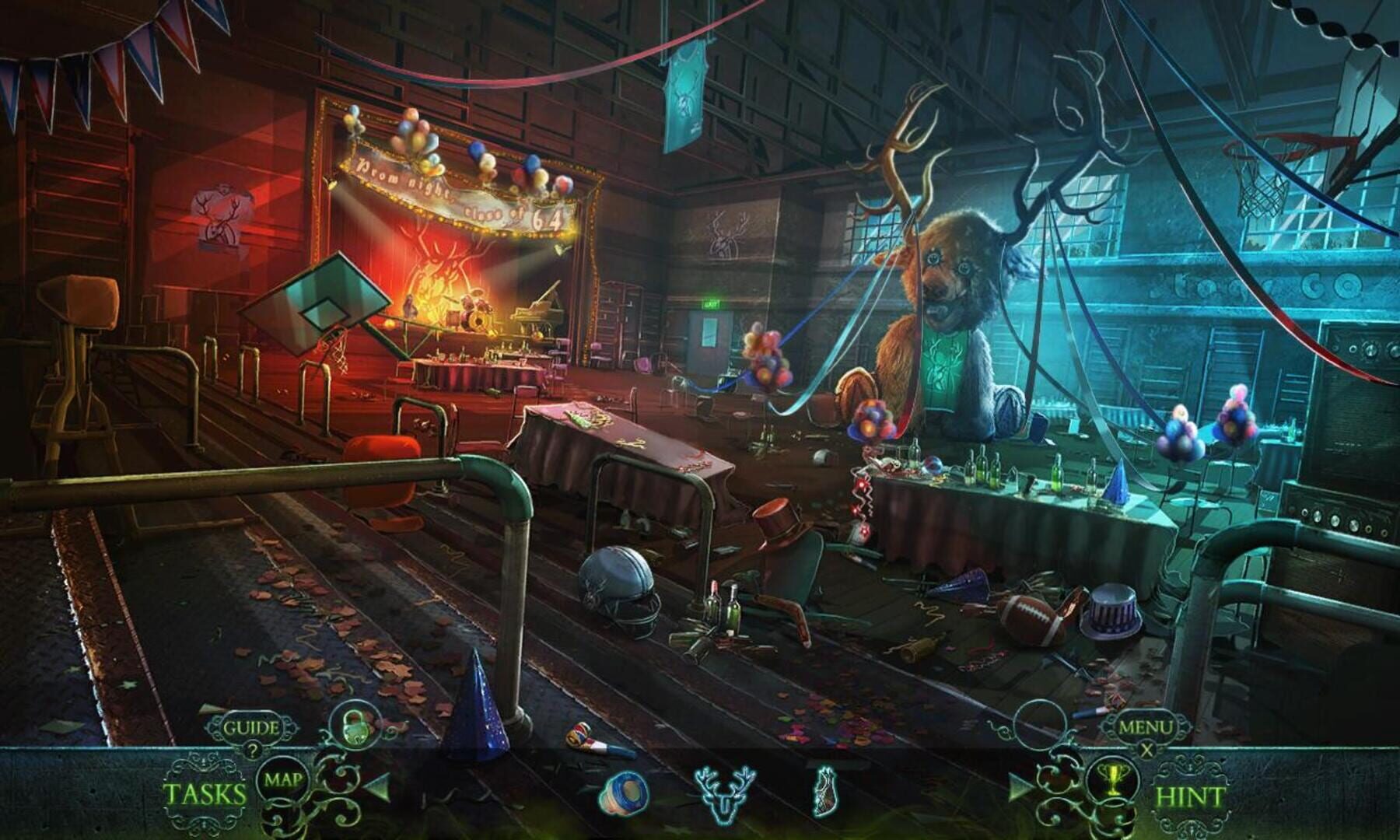Expand inventory with the right arrow
The height and width of the screenshot is (840, 1400).
pos(1019,789)
